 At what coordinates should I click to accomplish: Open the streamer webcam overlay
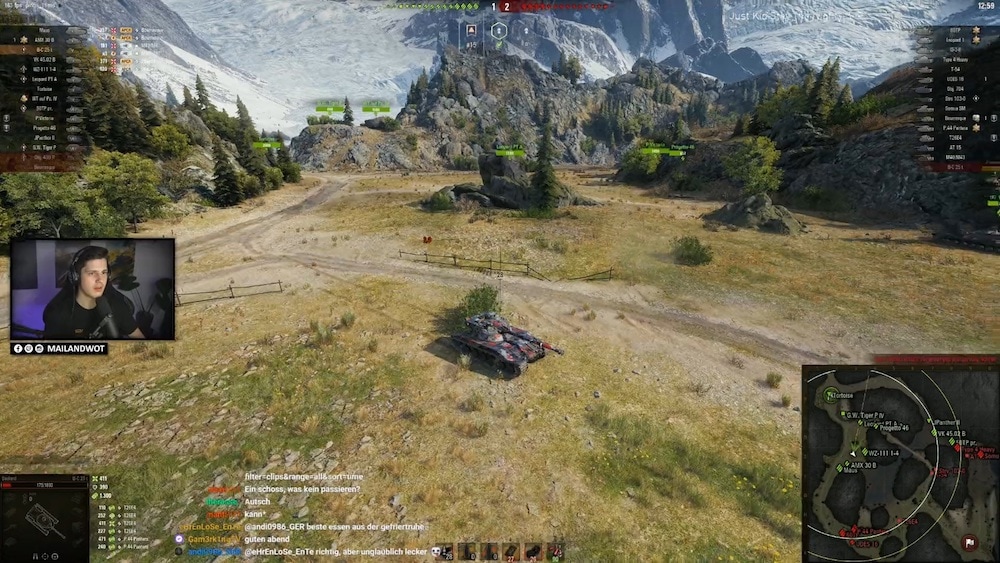click(93, 289)
